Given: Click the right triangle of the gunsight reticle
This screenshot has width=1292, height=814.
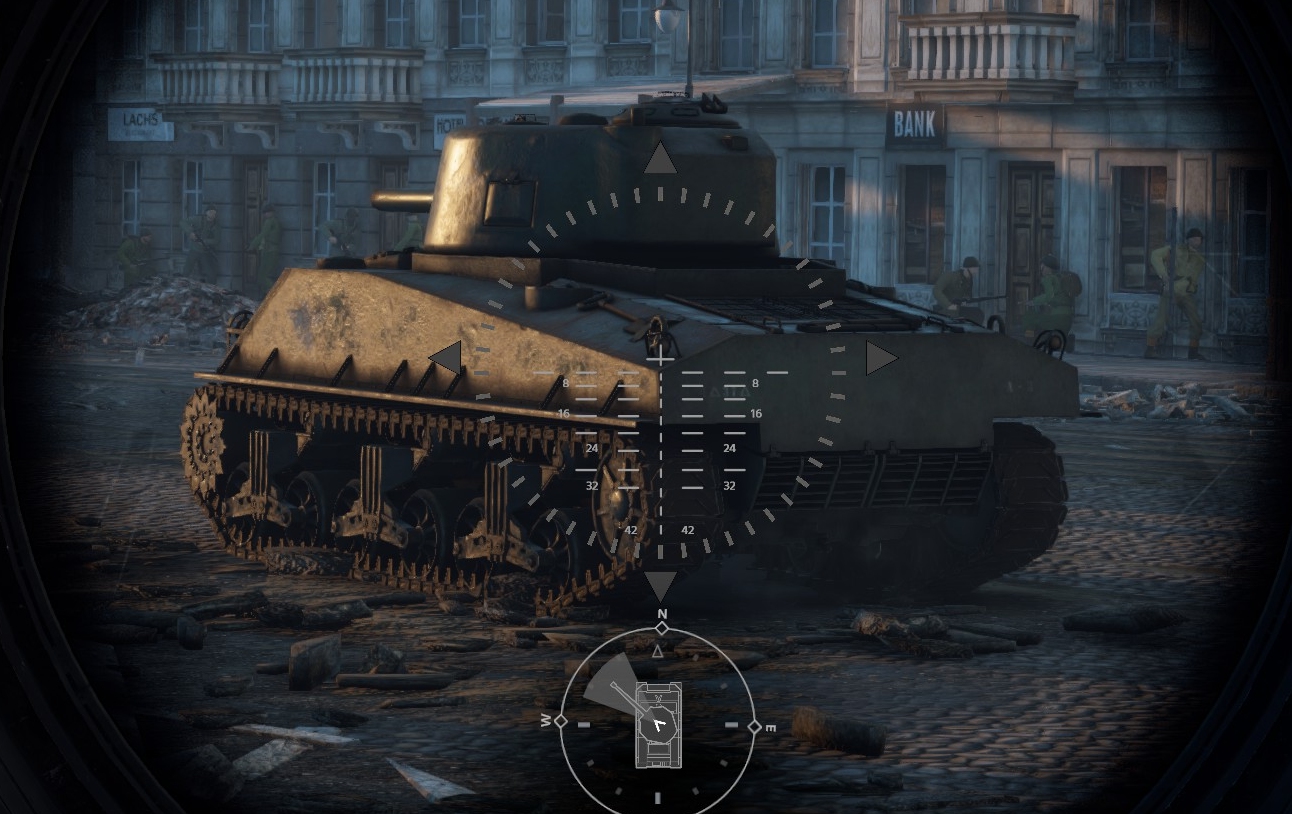Looking at the screenshot, I should coord(880,358).
